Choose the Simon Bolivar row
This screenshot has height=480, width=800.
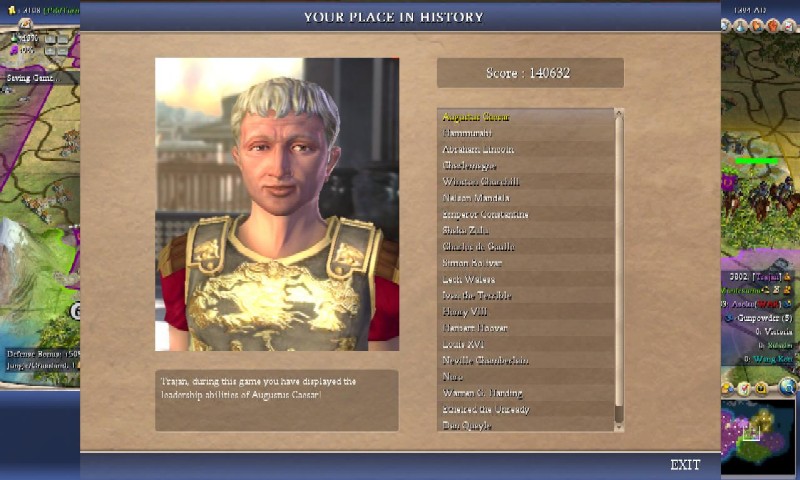click(470, 263)
